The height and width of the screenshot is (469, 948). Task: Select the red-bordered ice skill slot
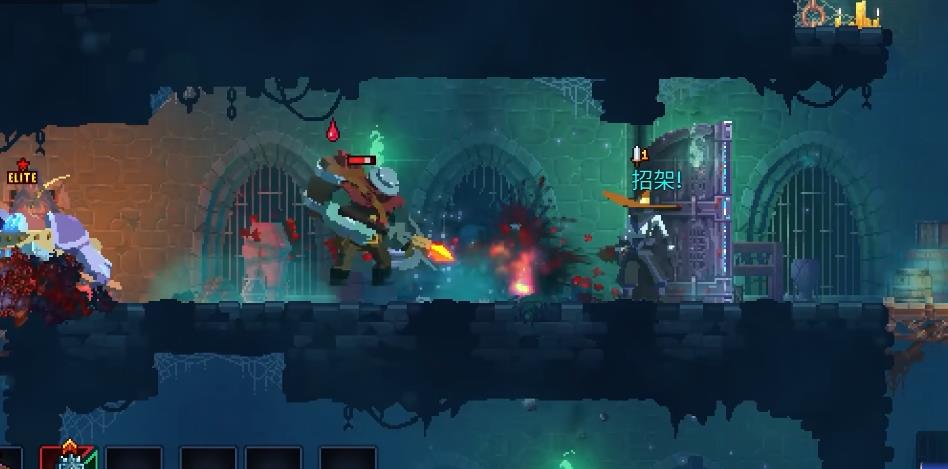(x=68, y=458)
